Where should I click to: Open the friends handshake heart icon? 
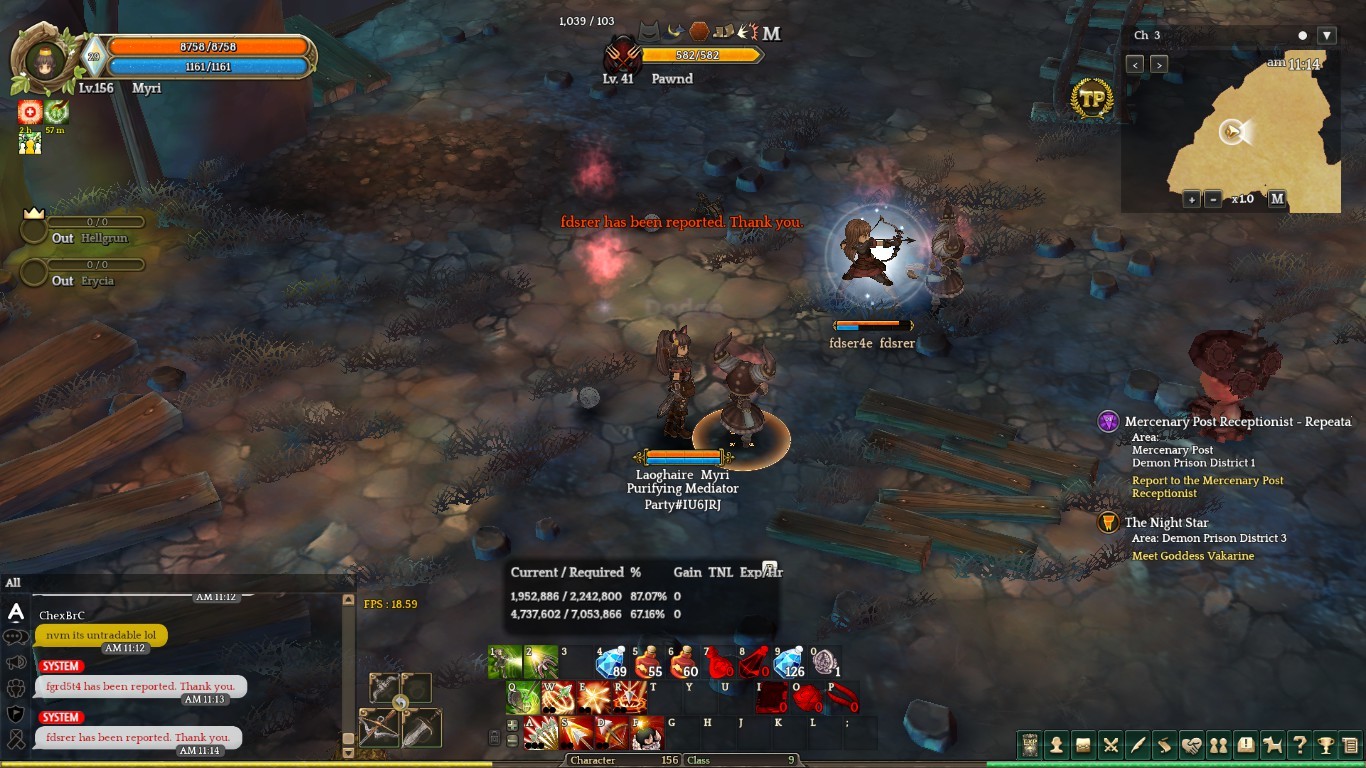[x=1191, y=745]
